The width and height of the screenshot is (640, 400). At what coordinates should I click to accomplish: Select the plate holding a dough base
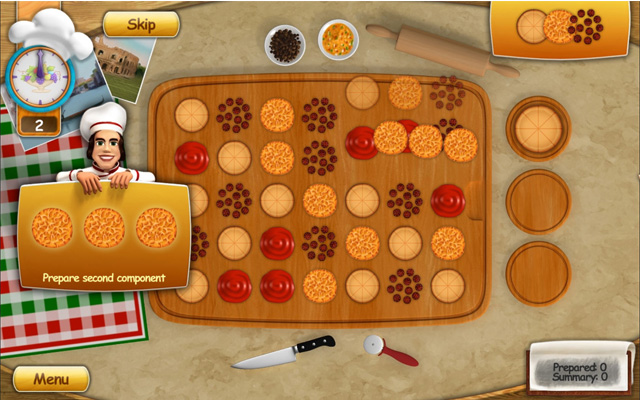[537, 128]
